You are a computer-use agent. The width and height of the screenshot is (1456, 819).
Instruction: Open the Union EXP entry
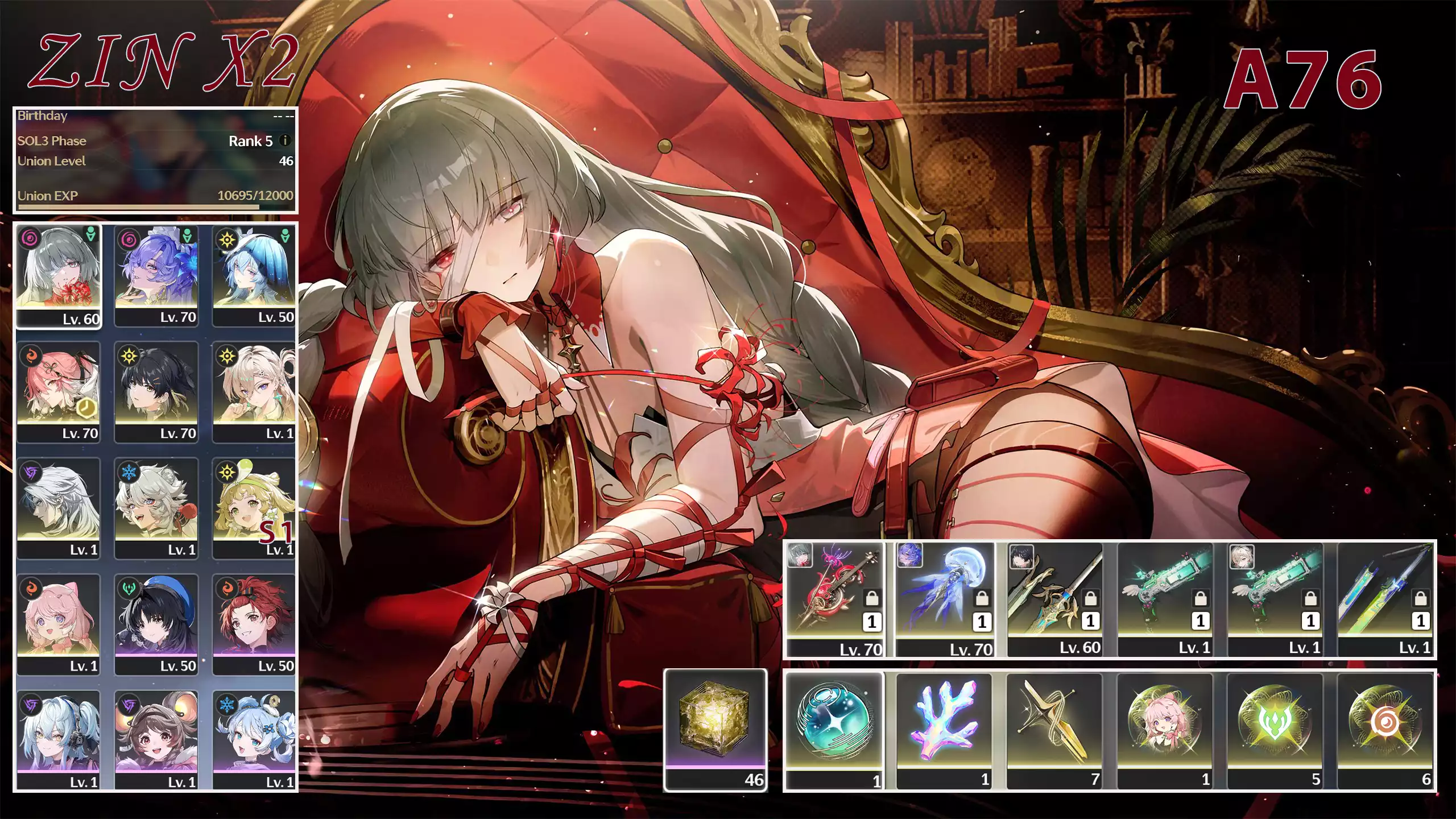coord(154,196)
